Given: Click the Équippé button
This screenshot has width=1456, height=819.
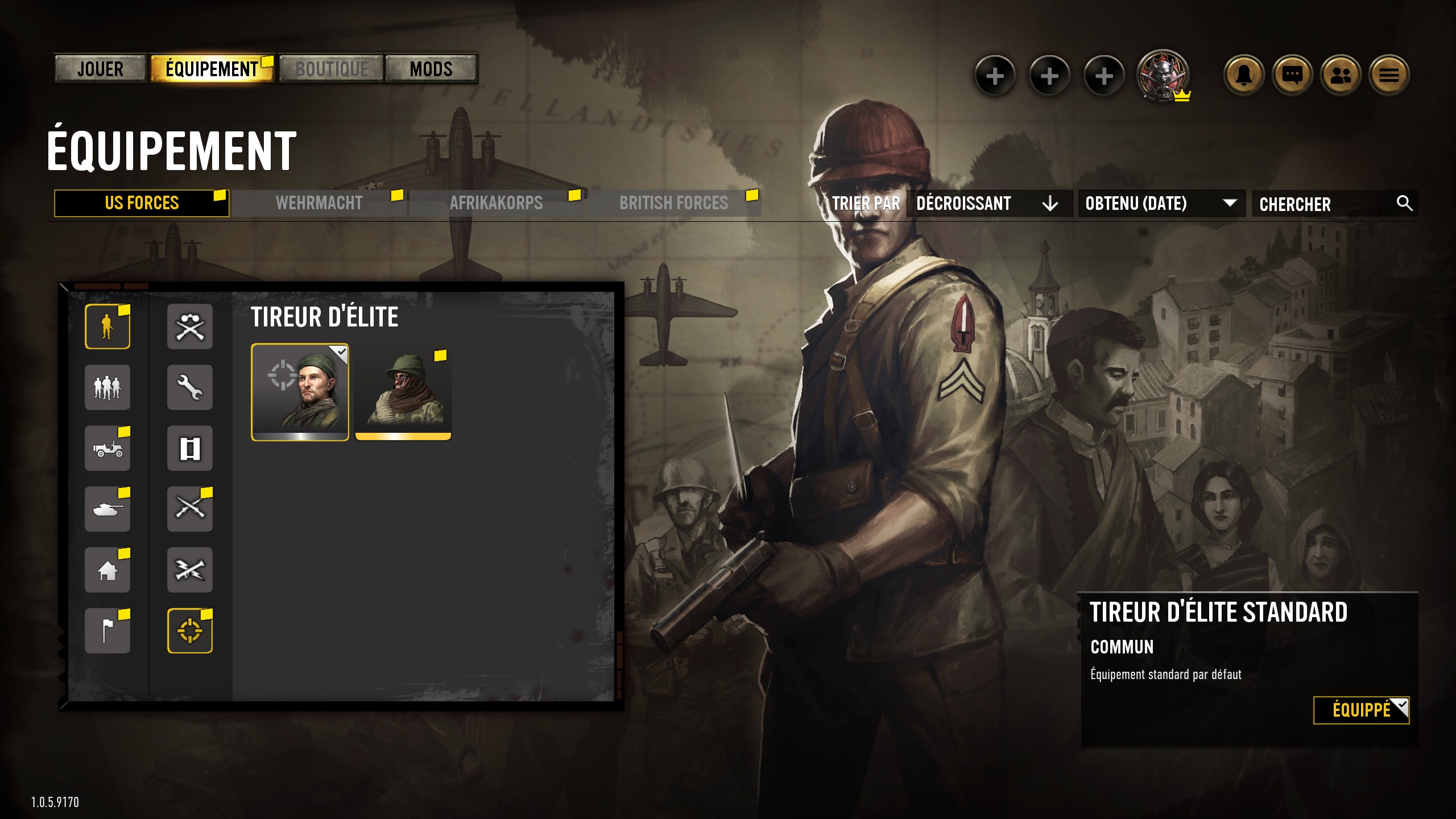Looking at the screenshot, I should pos(1360,710).
